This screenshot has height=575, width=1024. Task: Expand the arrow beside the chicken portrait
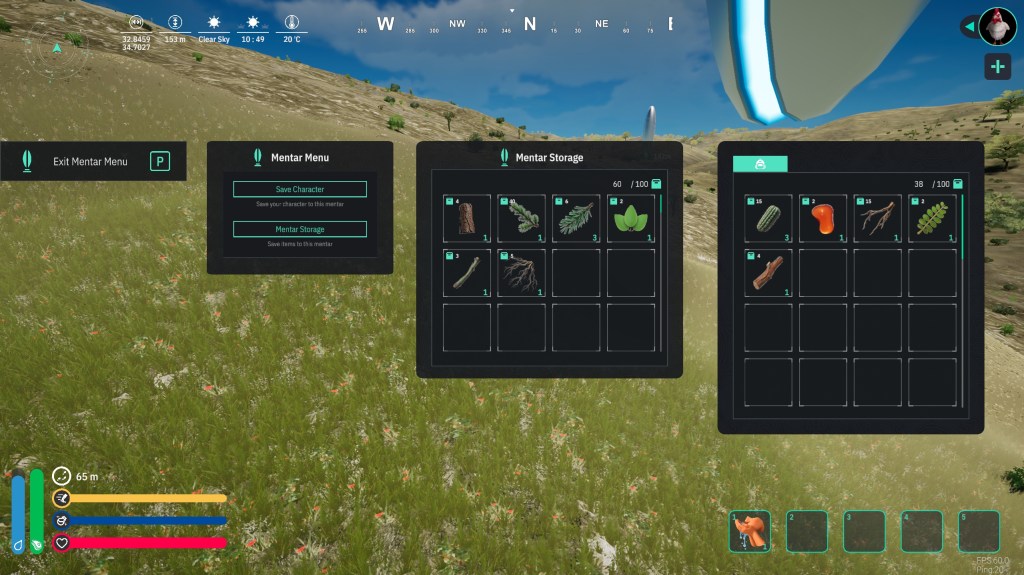tap(968, 26)
